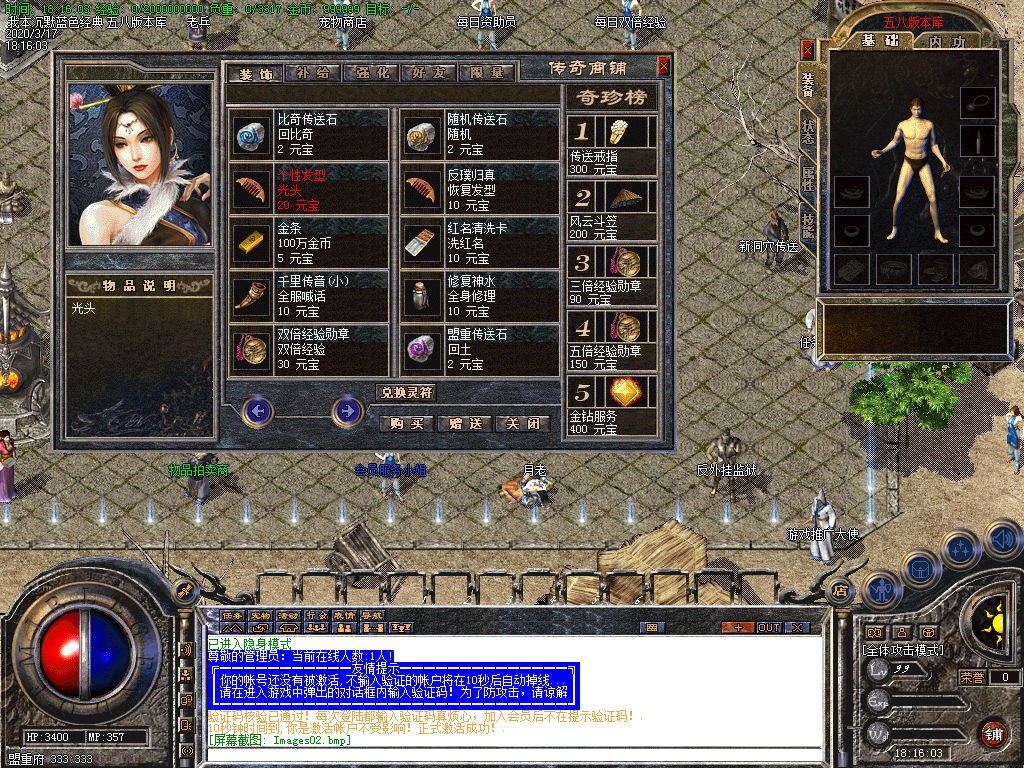Open the 状态 side tab
This screenshot has width=1024, height=768.
(x=807, y=133)
